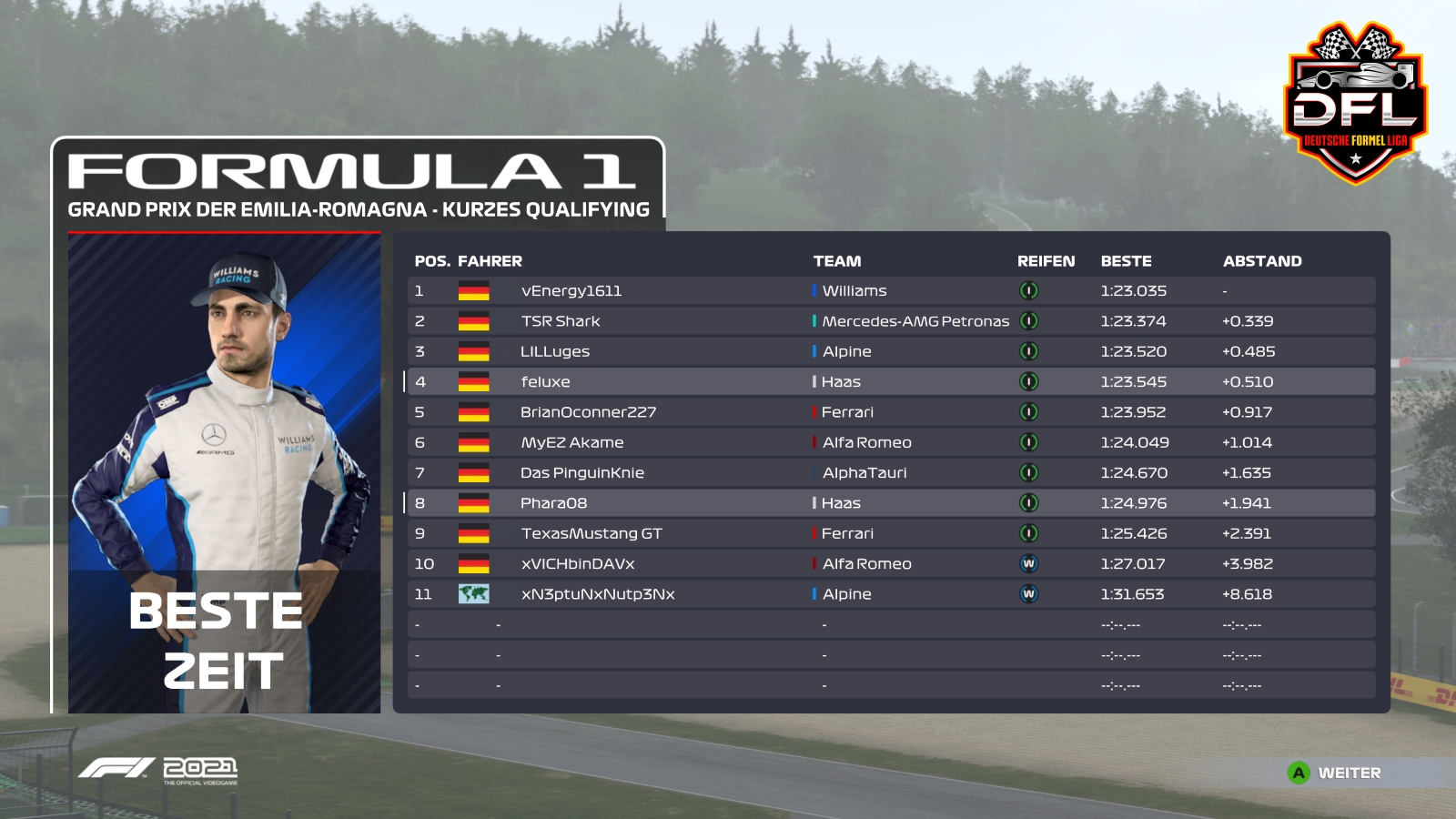Select the TexasMustang GT row
Viewport: 1456px width, 819px height.
890,533
